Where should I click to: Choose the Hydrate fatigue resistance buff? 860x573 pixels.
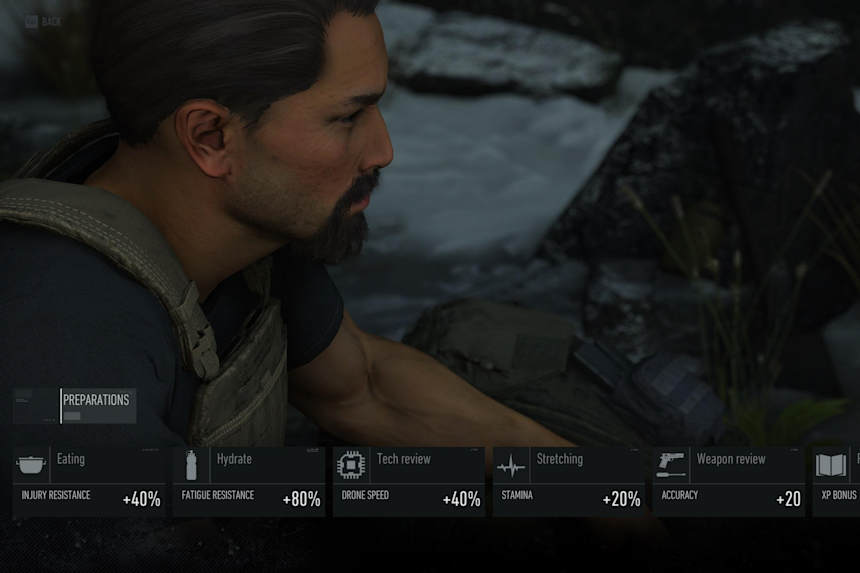tap(249, 481)
